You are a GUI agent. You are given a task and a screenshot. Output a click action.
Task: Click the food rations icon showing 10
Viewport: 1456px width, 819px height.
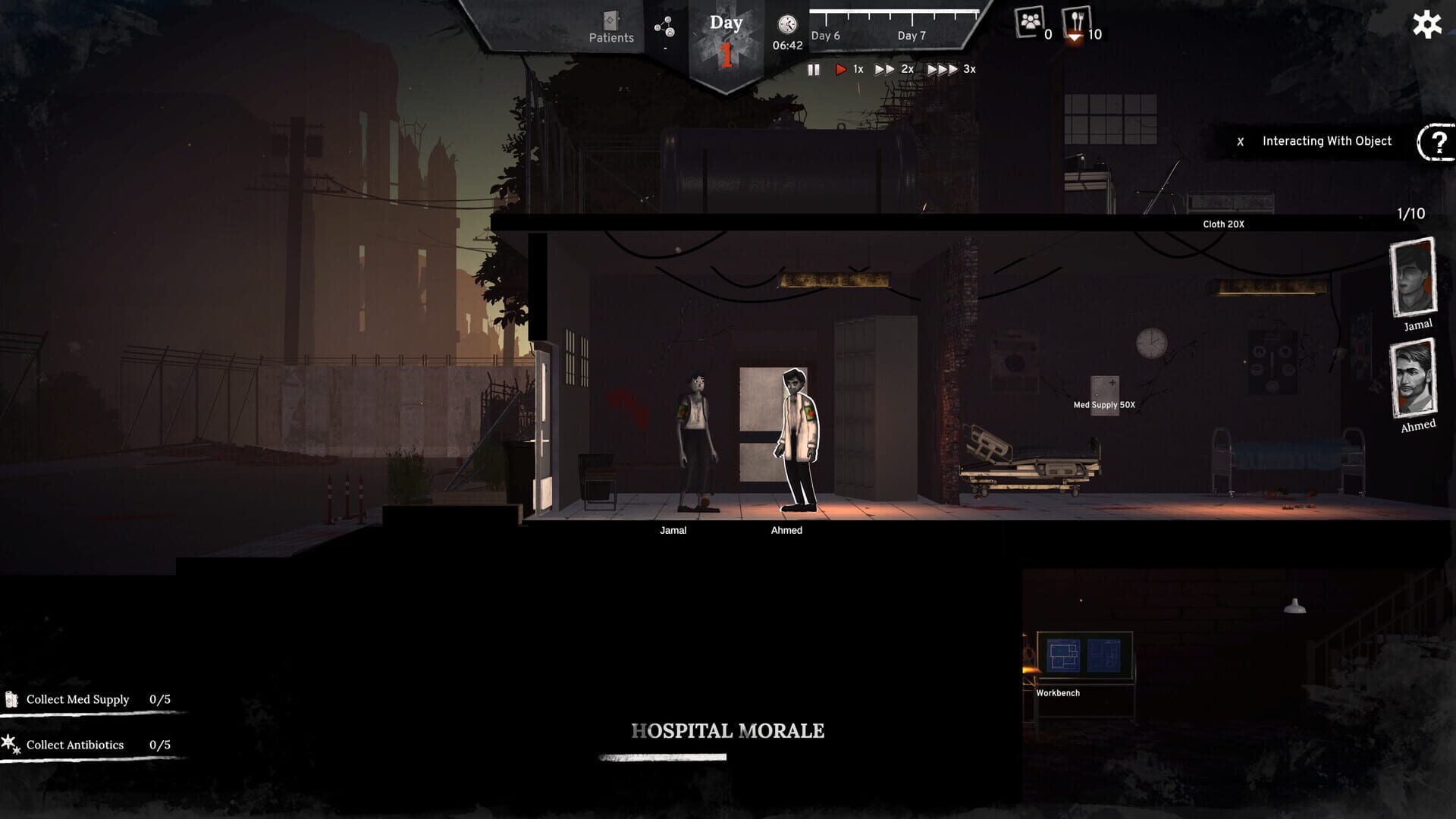tap(1076, 23)
